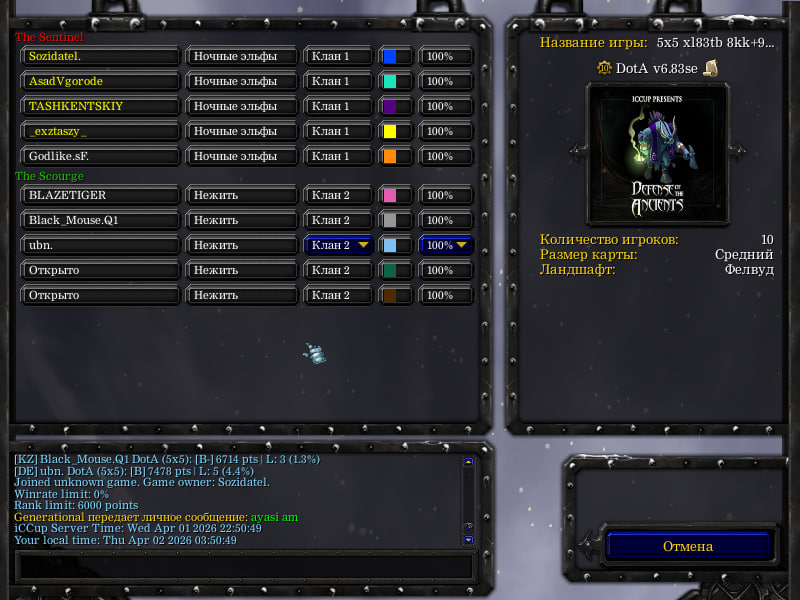Select player slot AsadVgorode
Image resolution: width=800 pixels, height=600 pixels.
[100, 81]
